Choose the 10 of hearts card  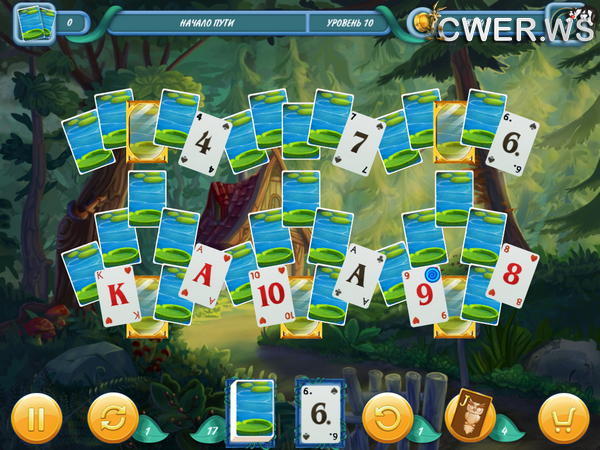(273, 296)
